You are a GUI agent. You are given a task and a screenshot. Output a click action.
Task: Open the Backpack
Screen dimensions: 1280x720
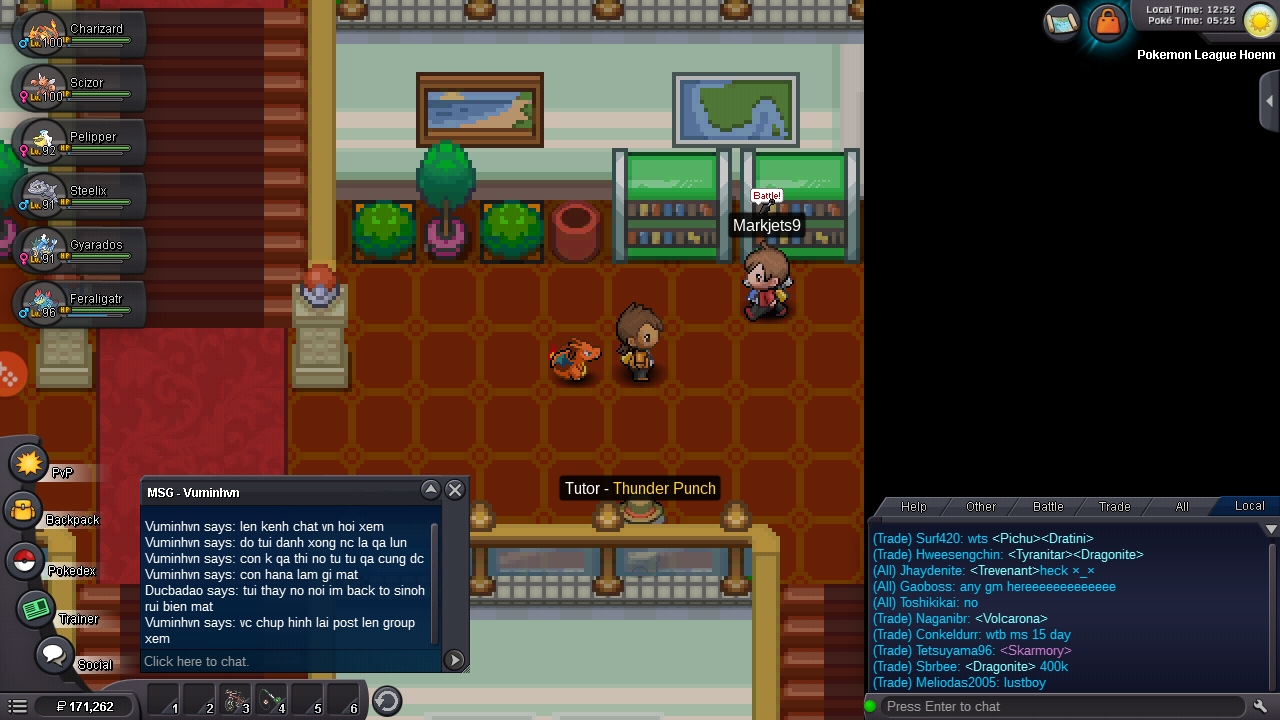click(24, 512)
